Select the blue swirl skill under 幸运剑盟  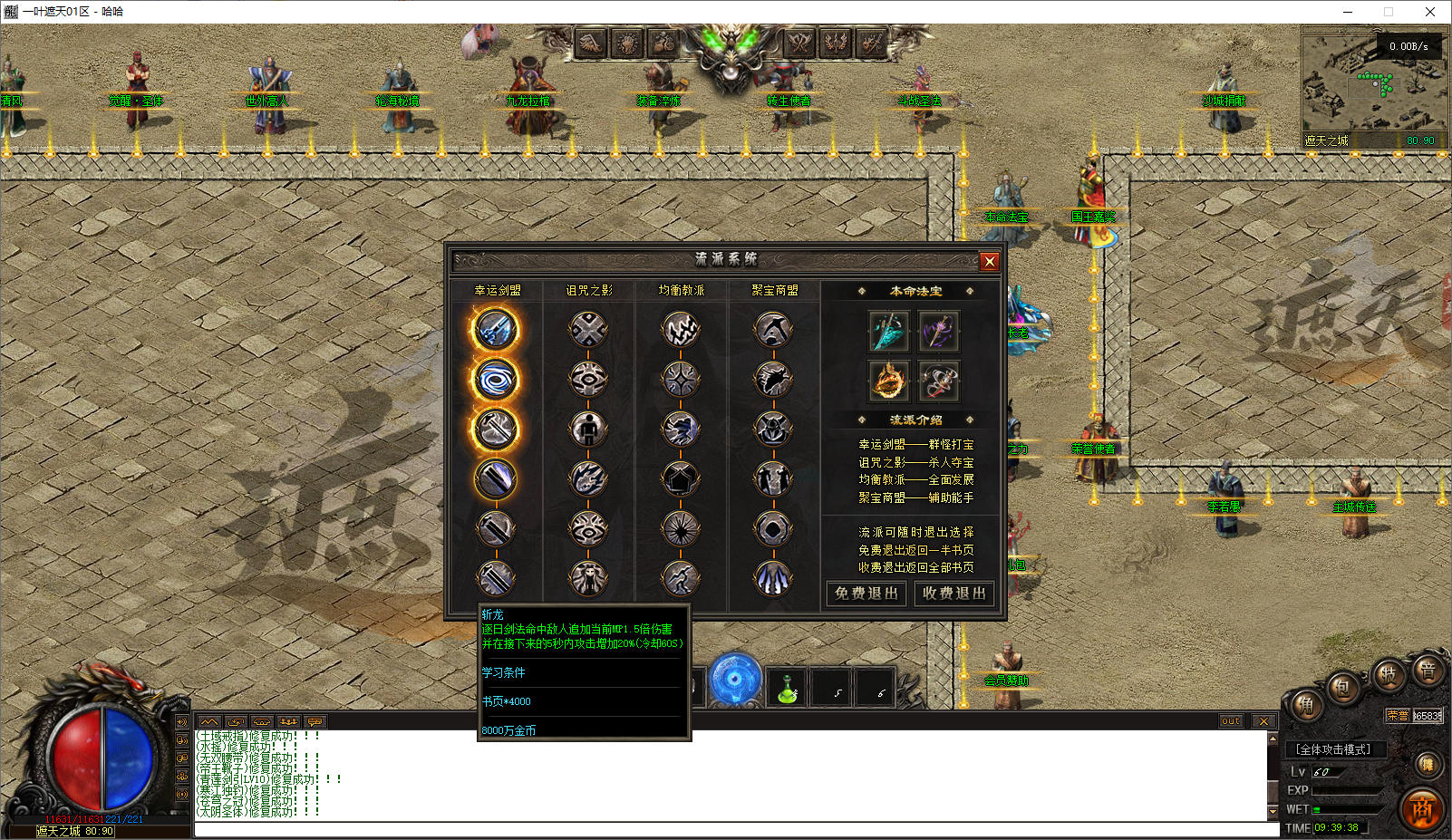pyautogui.click(x=495, y=379)
